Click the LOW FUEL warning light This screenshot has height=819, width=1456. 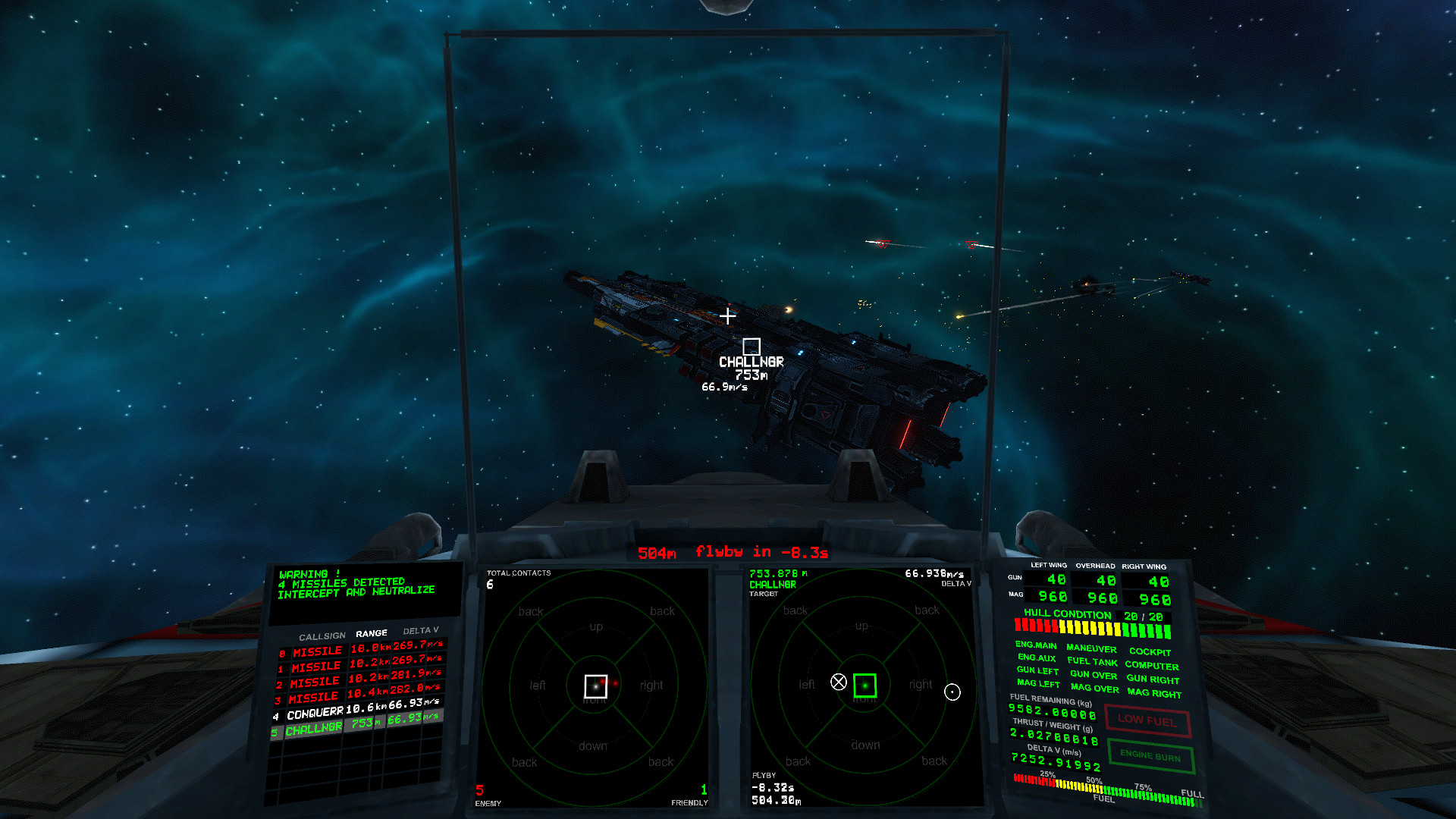pyautogui.click(x=1147, y=720)
